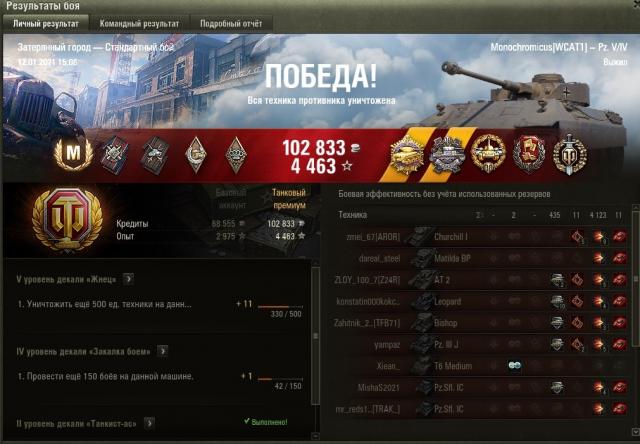Click the Техника column header
Image resolution: width=640 pixels, height=444 pixels.
pyautogui.click(x=353, y=214)
